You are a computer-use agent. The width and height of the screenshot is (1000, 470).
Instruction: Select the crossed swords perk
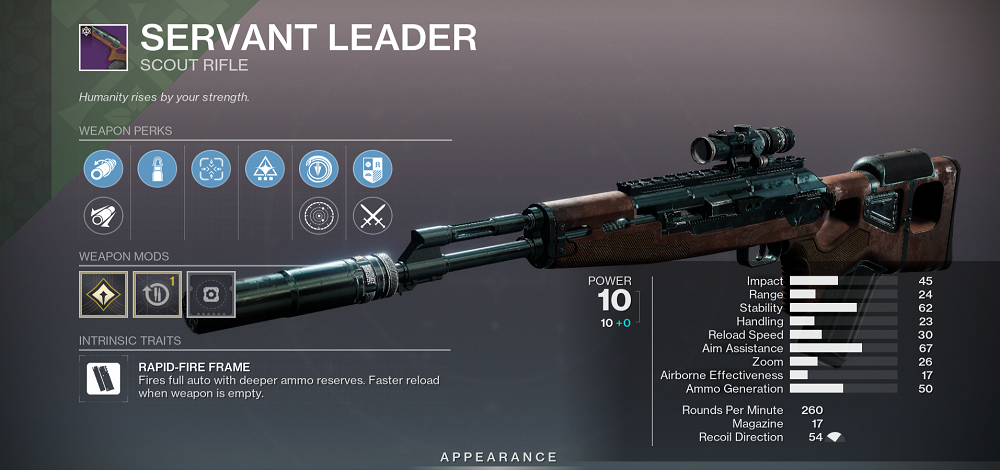click(x=373, y=214)
